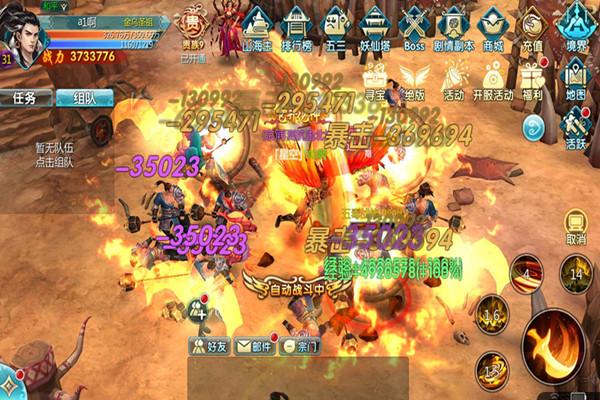Image resolution: width=600 pixels, height=400 pixels.
Task: Open the 地图 map
Action: (575, 80)
